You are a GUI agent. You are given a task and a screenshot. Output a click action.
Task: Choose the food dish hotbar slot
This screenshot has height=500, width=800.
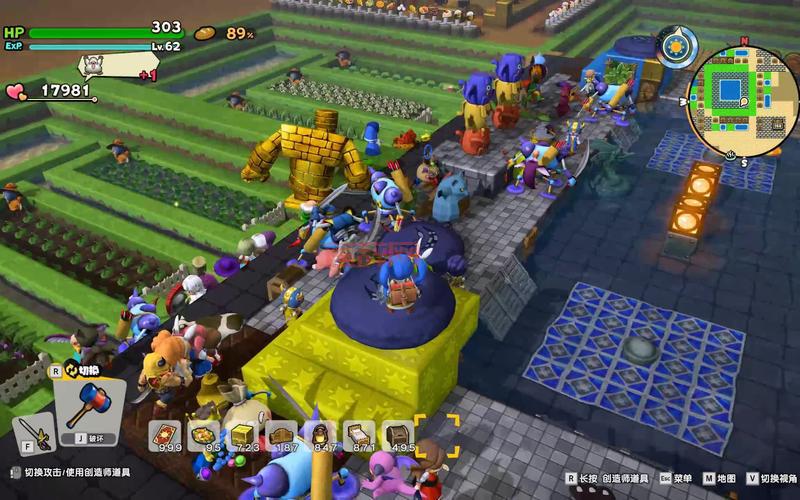tap(204, 434)
